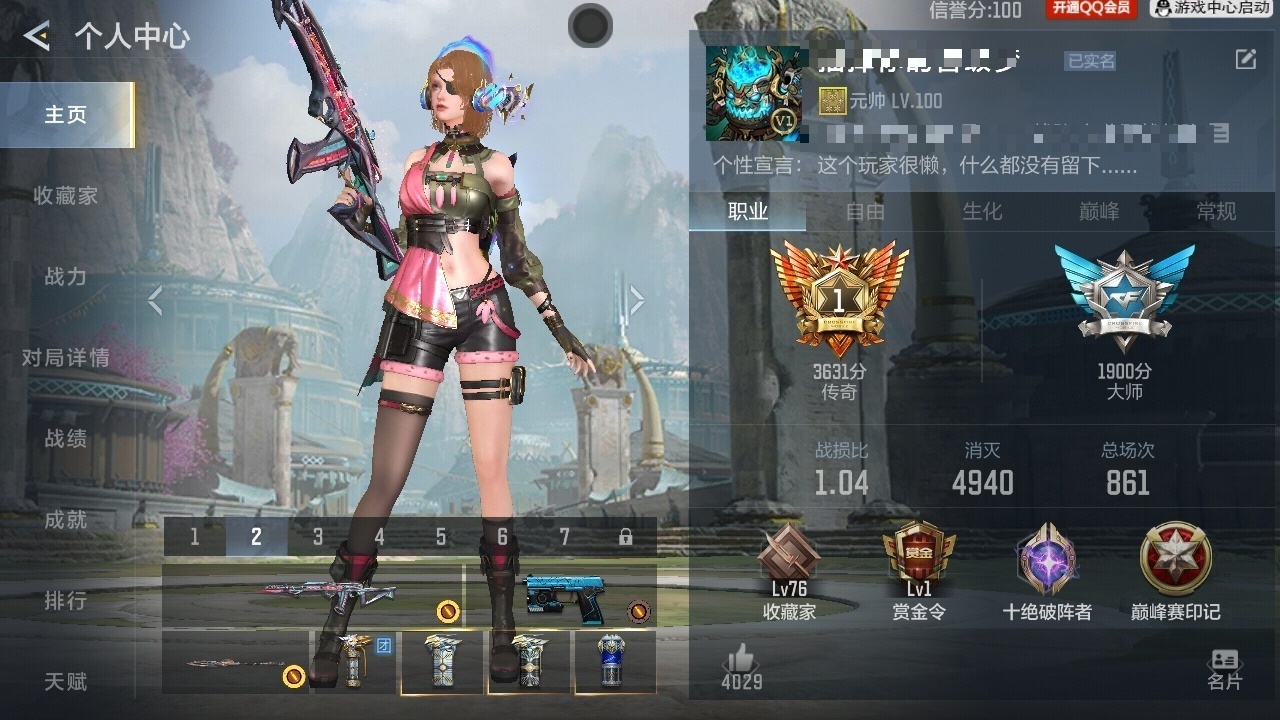Click the edit profile pencil icon
1280x720 pixels.
[1245, 60]
